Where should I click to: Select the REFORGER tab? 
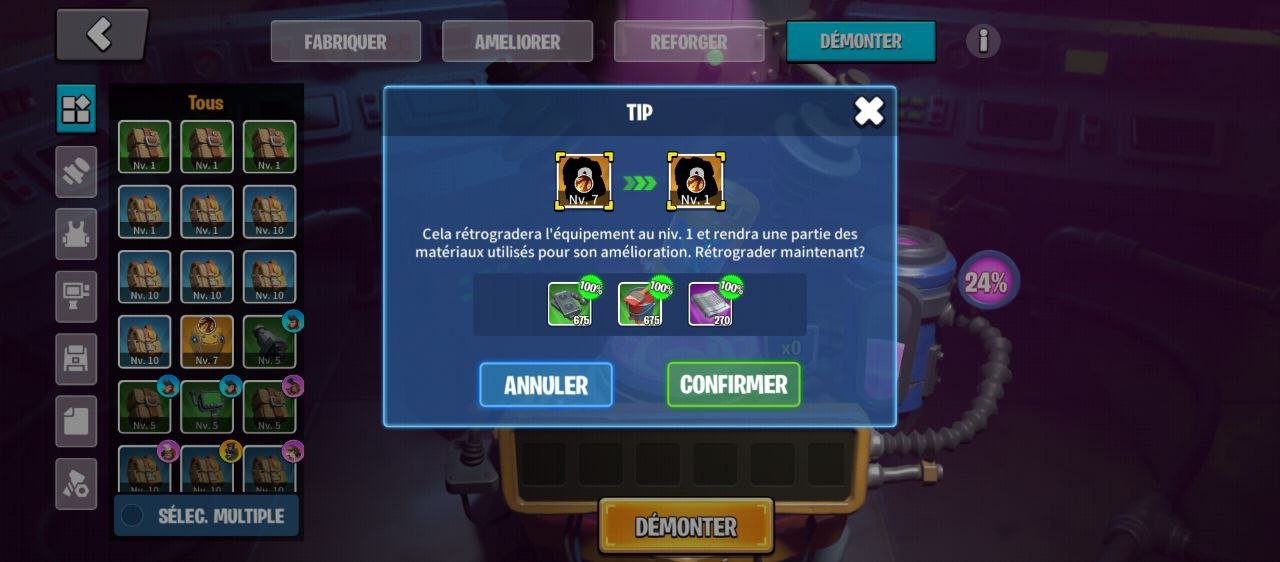point(689,42)
